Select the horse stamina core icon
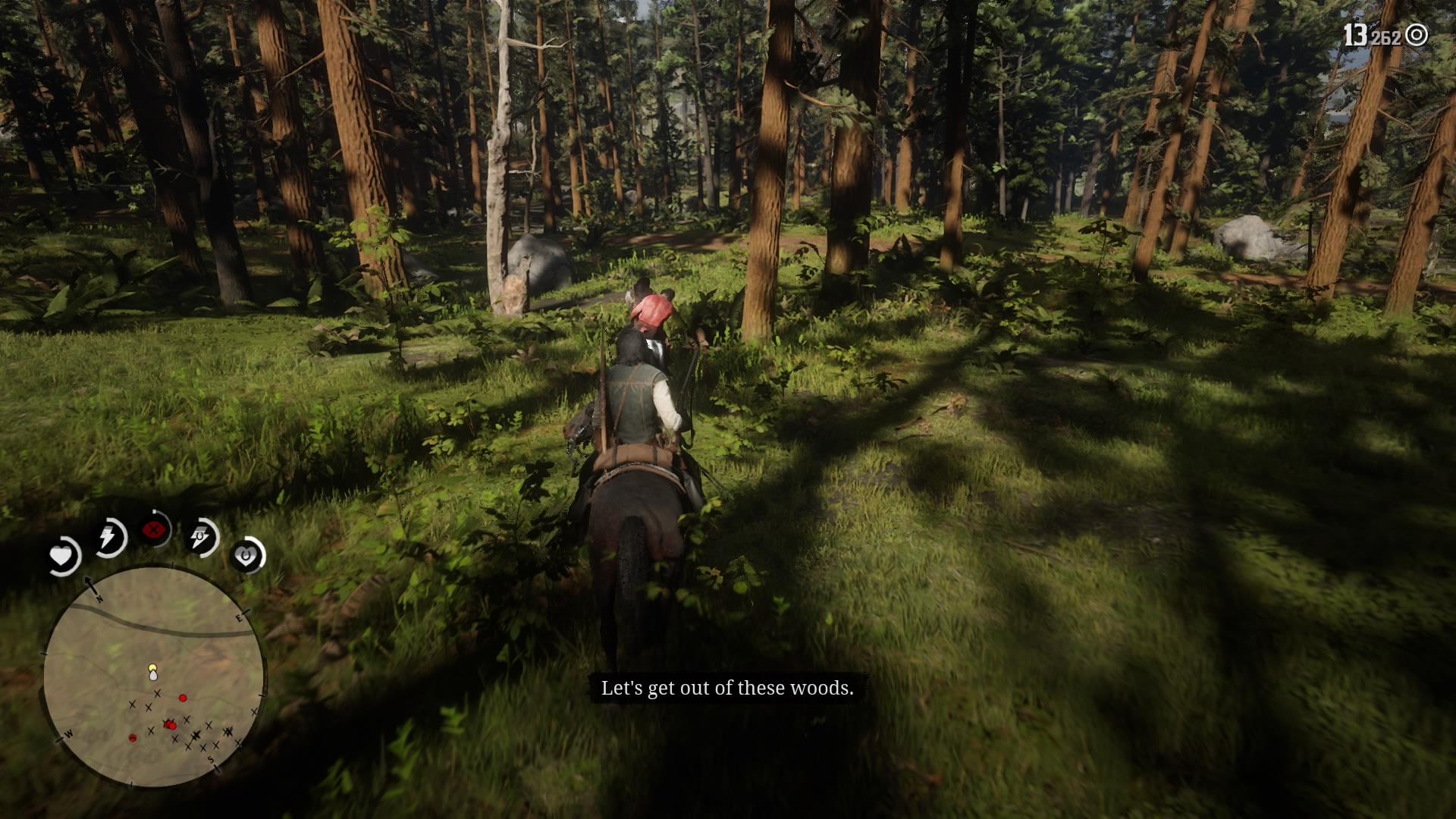The height and width of the screenshot is (819, 1456). coord(201,538)
